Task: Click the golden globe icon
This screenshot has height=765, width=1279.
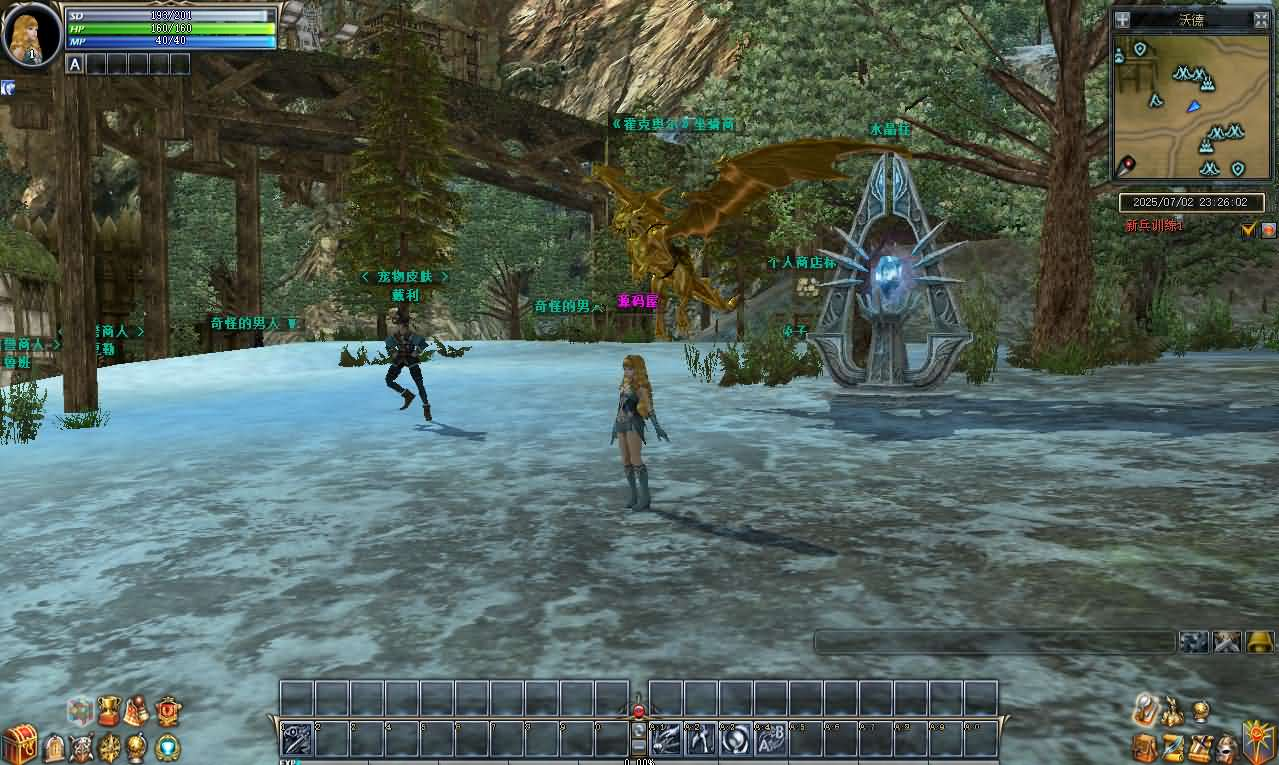Action: (x=138, y=746)
